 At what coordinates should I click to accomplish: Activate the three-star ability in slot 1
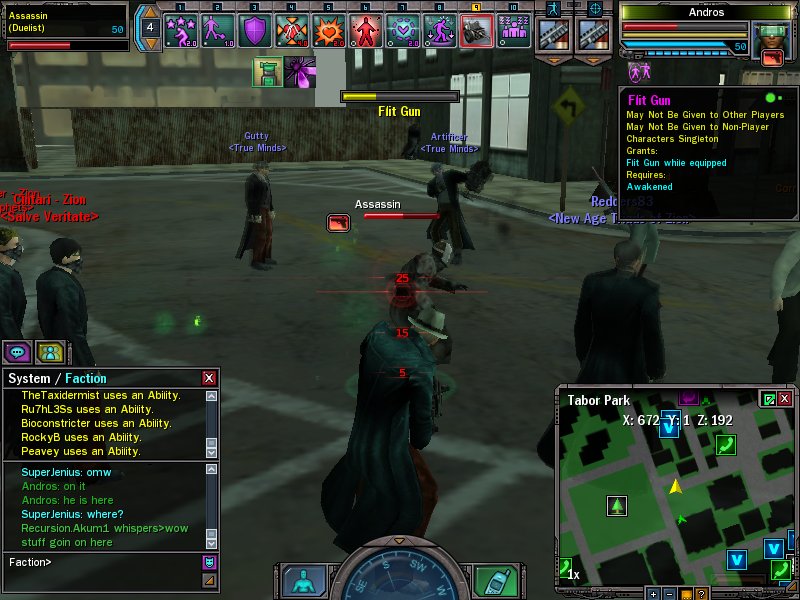tap(181, 30)
